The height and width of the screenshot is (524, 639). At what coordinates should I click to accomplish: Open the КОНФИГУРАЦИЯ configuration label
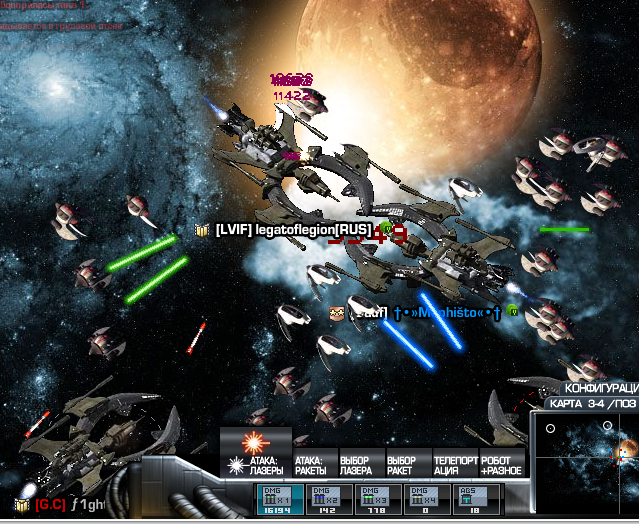[601, 388]
